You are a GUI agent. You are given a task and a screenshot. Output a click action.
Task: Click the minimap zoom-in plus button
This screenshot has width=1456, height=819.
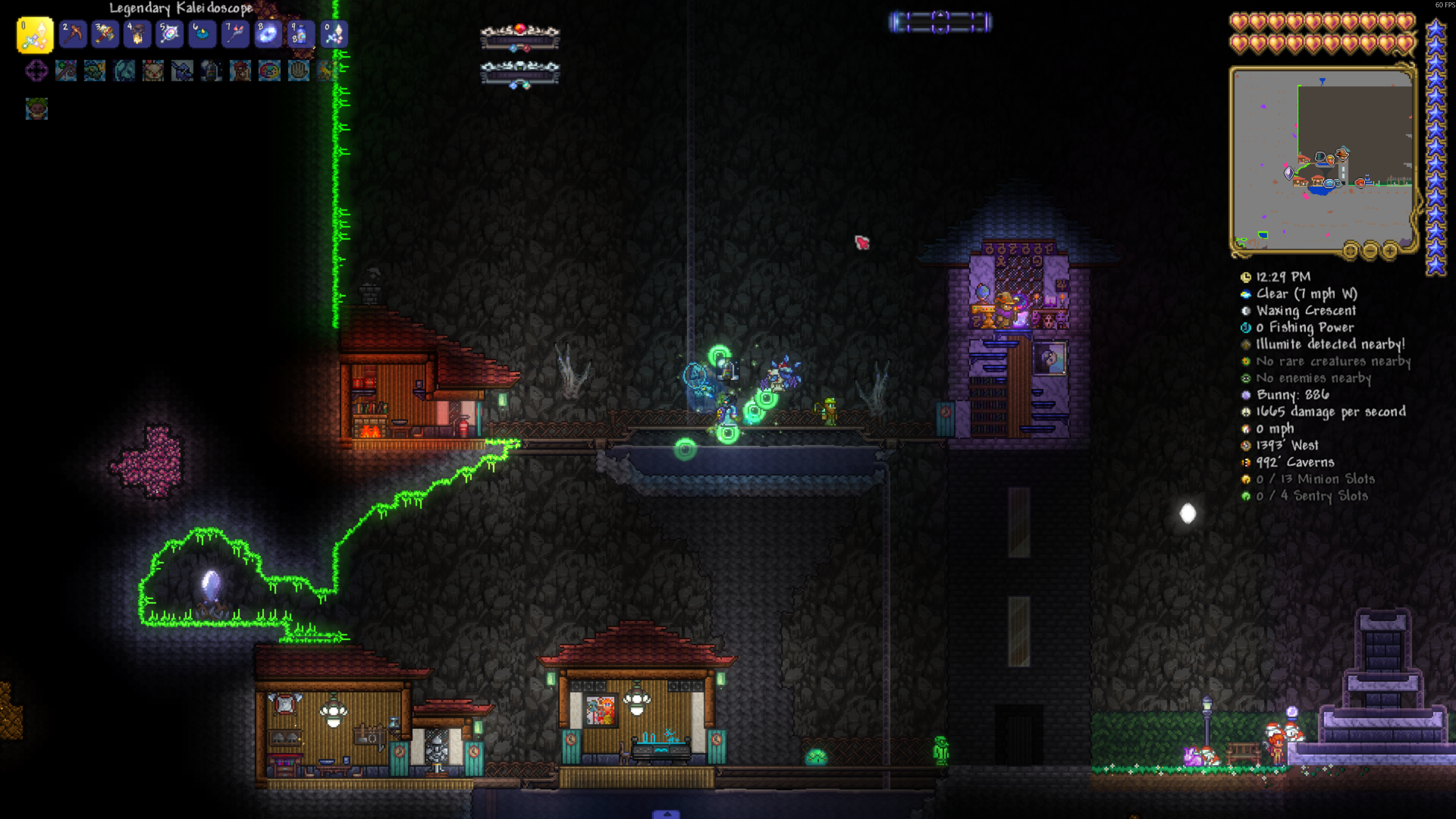pyautogui.click(x=1389, y=250)
